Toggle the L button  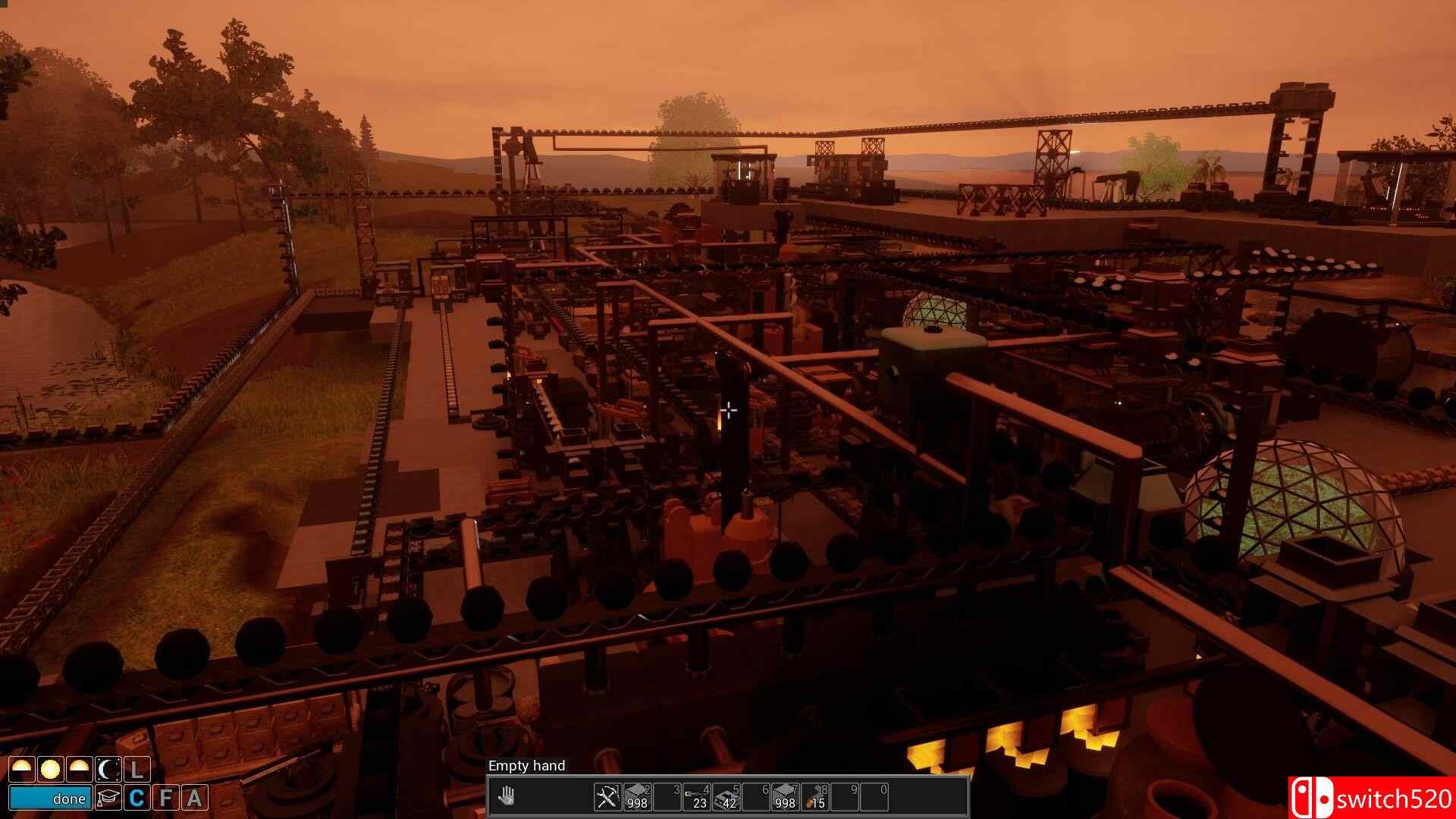tap(136, 770)
